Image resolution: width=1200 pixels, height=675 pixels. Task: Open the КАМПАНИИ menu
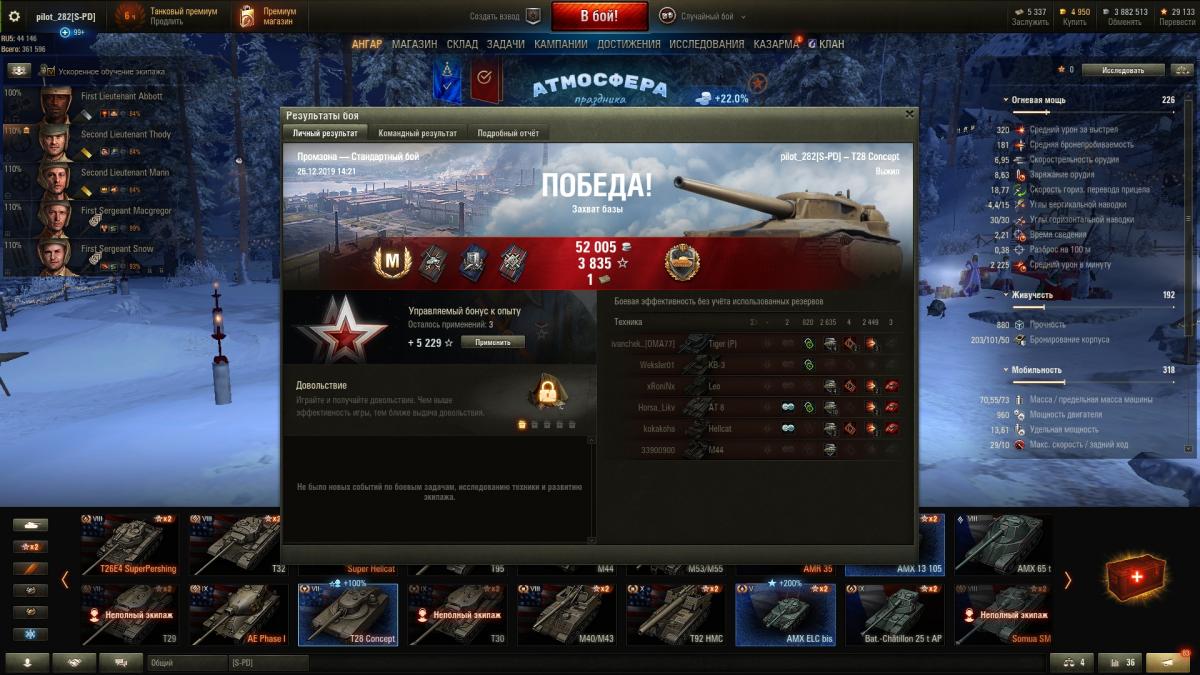[560, 44]
